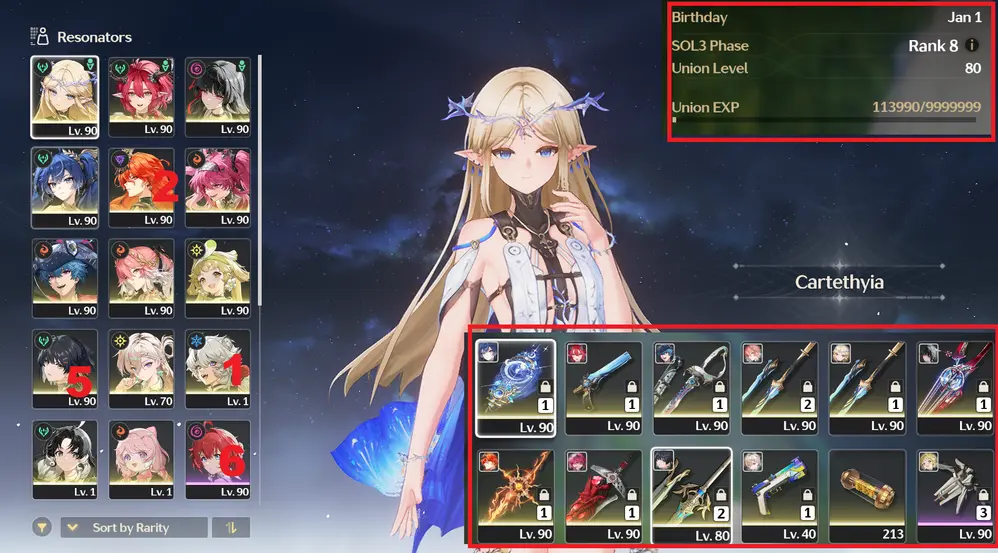Select the orange-haired resonator marked 2
998x553 pixels.
click(x=141, y=187)
